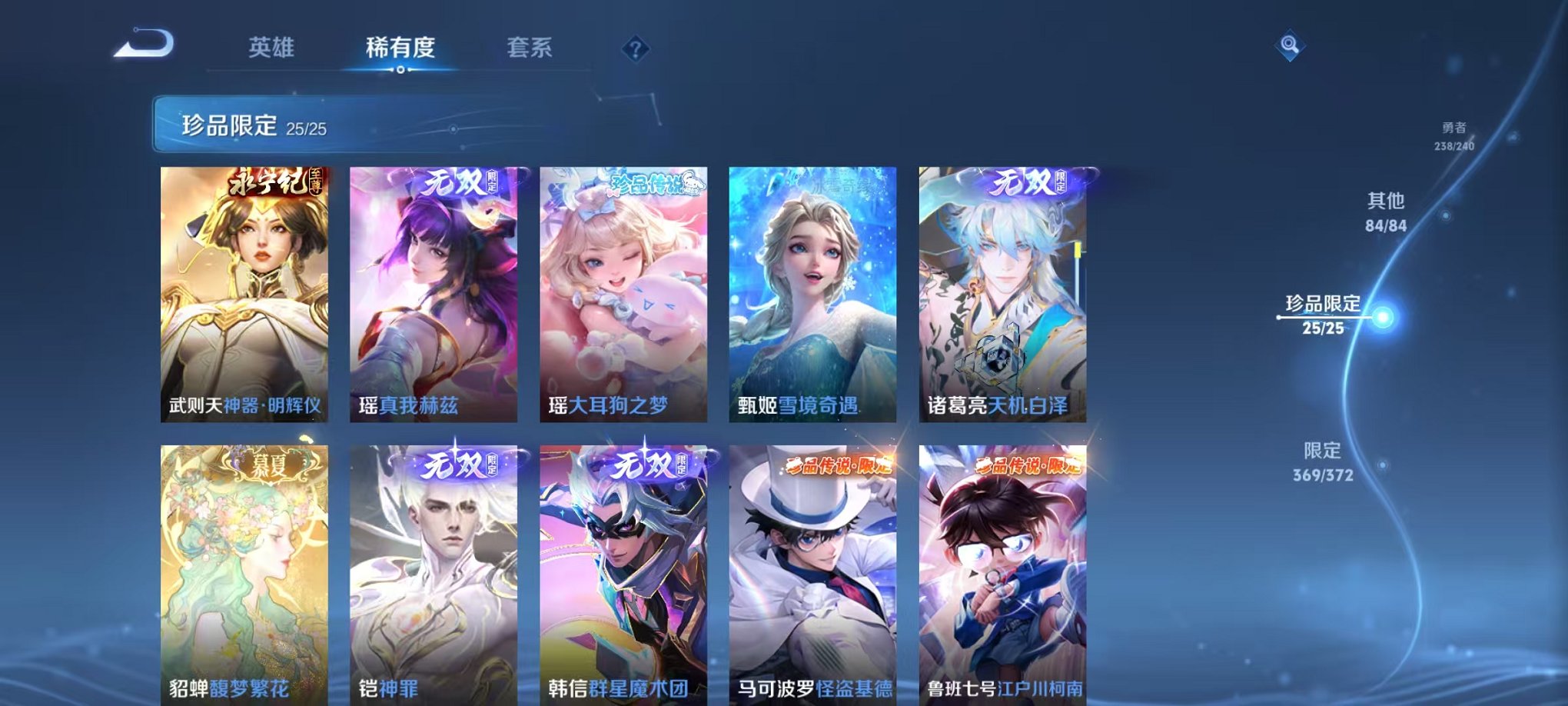Image resolution: width=1568 pixels, height=706 pixels.
Task: Open the help icon next to the tabs
Action: click(x=635, y=49)
